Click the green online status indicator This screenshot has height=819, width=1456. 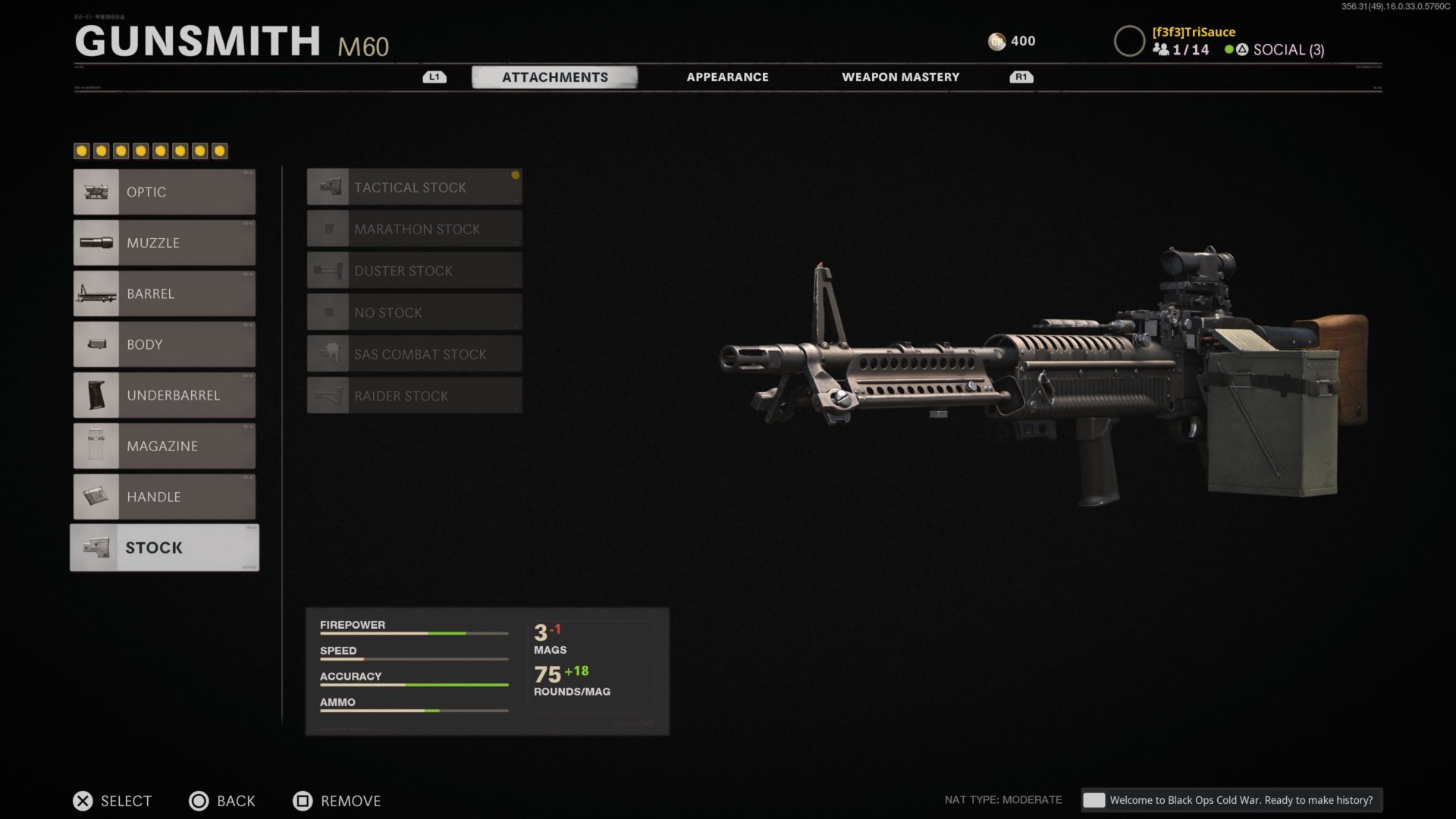(x=1229, y=49)
